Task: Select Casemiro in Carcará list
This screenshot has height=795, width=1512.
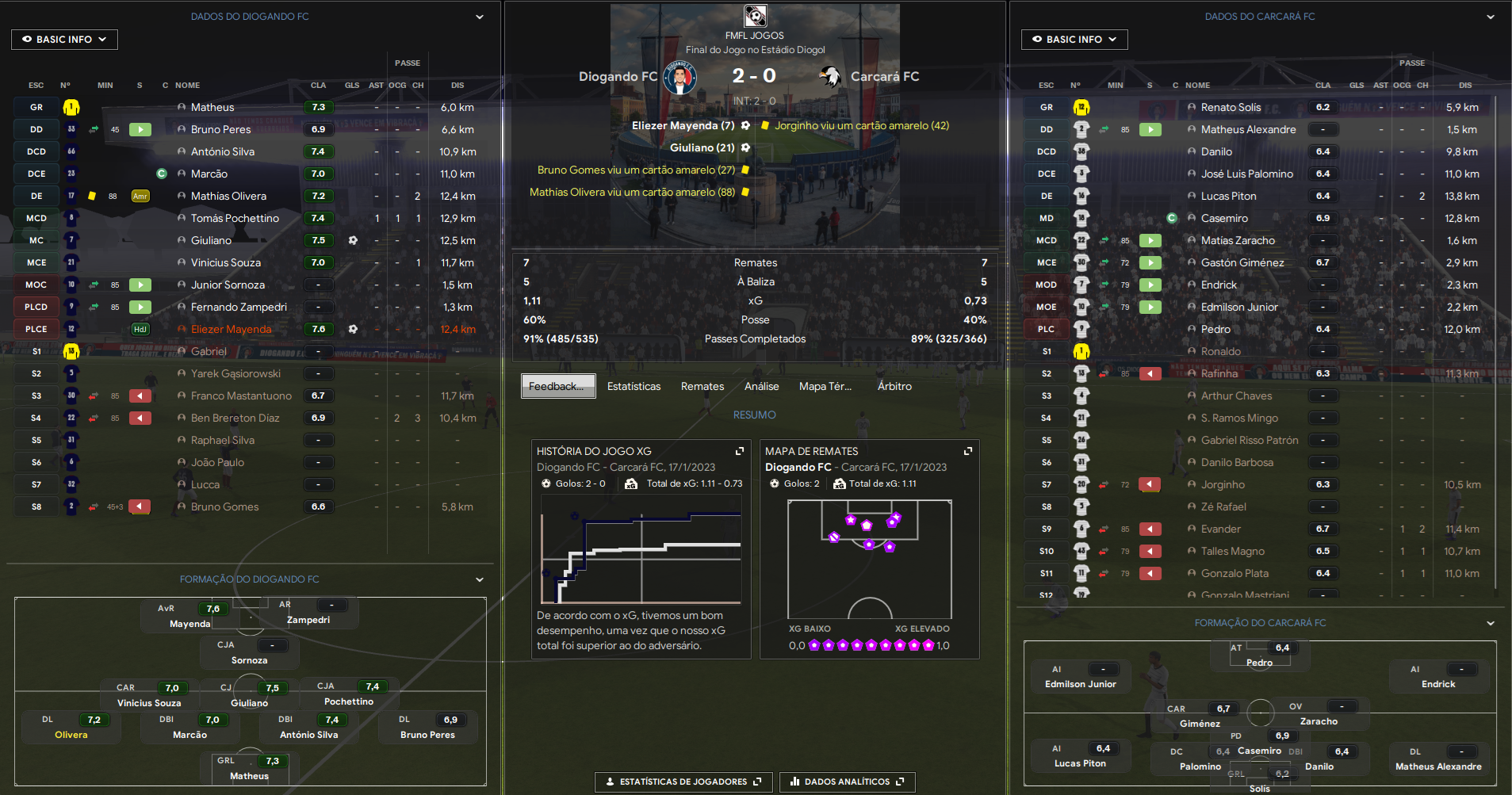Action: (1224, 218)
